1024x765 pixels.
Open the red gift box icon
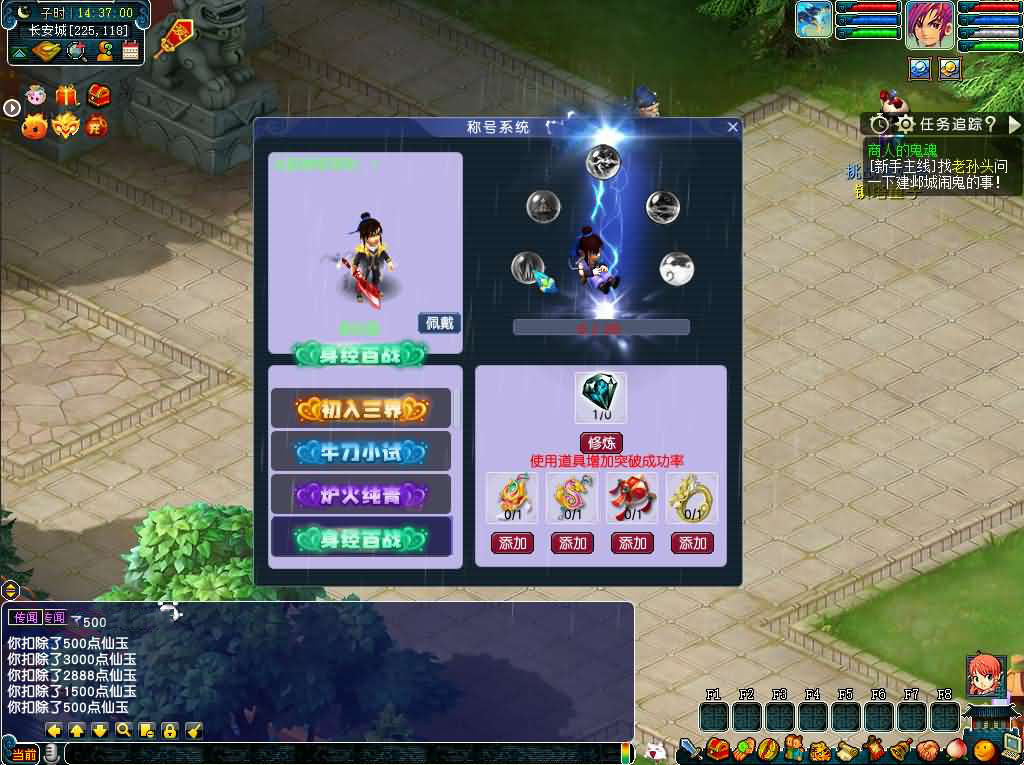point(67,96)
